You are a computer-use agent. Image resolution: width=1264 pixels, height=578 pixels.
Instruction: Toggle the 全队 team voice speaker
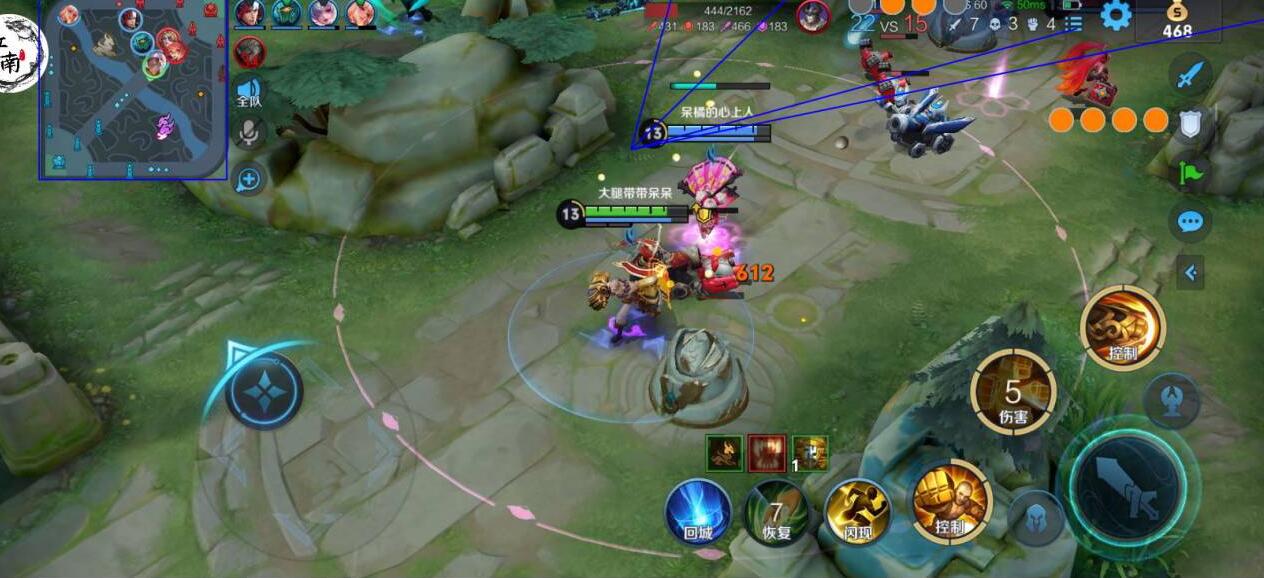pyautogui.click(x=249, y=91)
